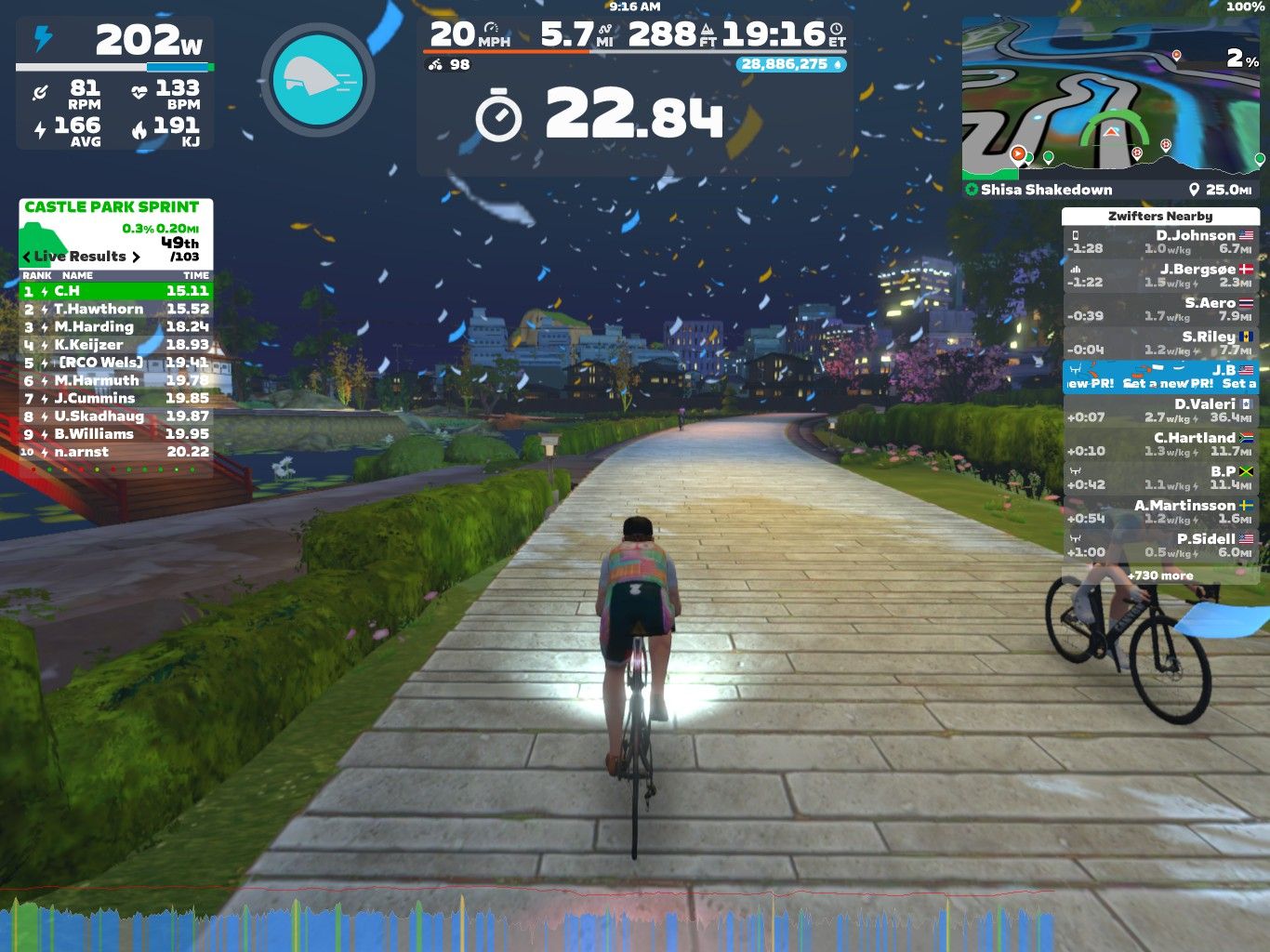Click K.Keijzer on the sprint leaderboard
Viewport: 1270px width, 952px height.
click(x=116, y=344)
